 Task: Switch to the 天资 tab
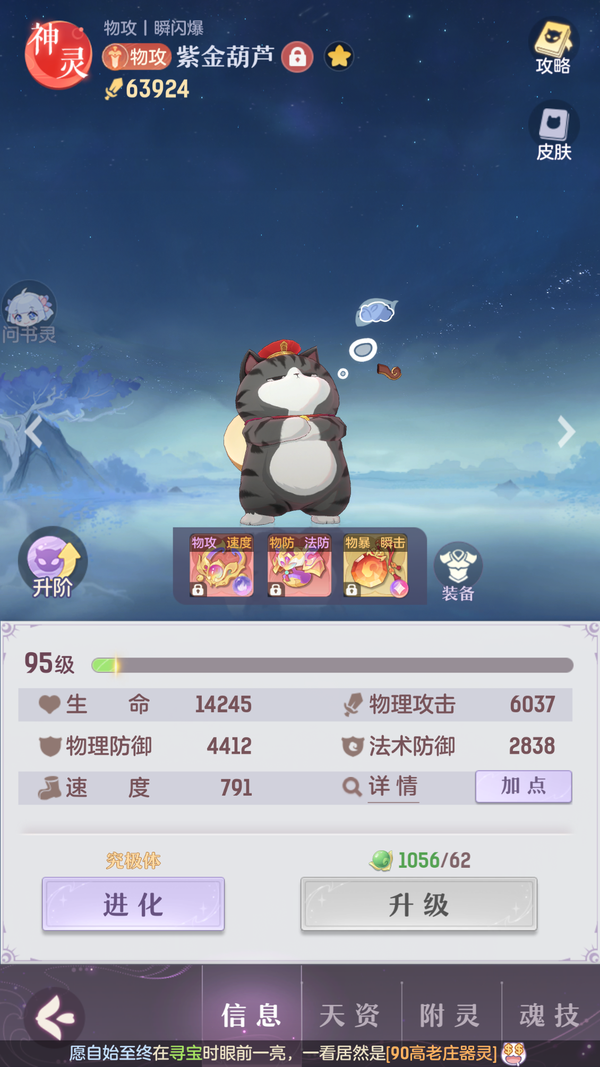coord(350,1015)
